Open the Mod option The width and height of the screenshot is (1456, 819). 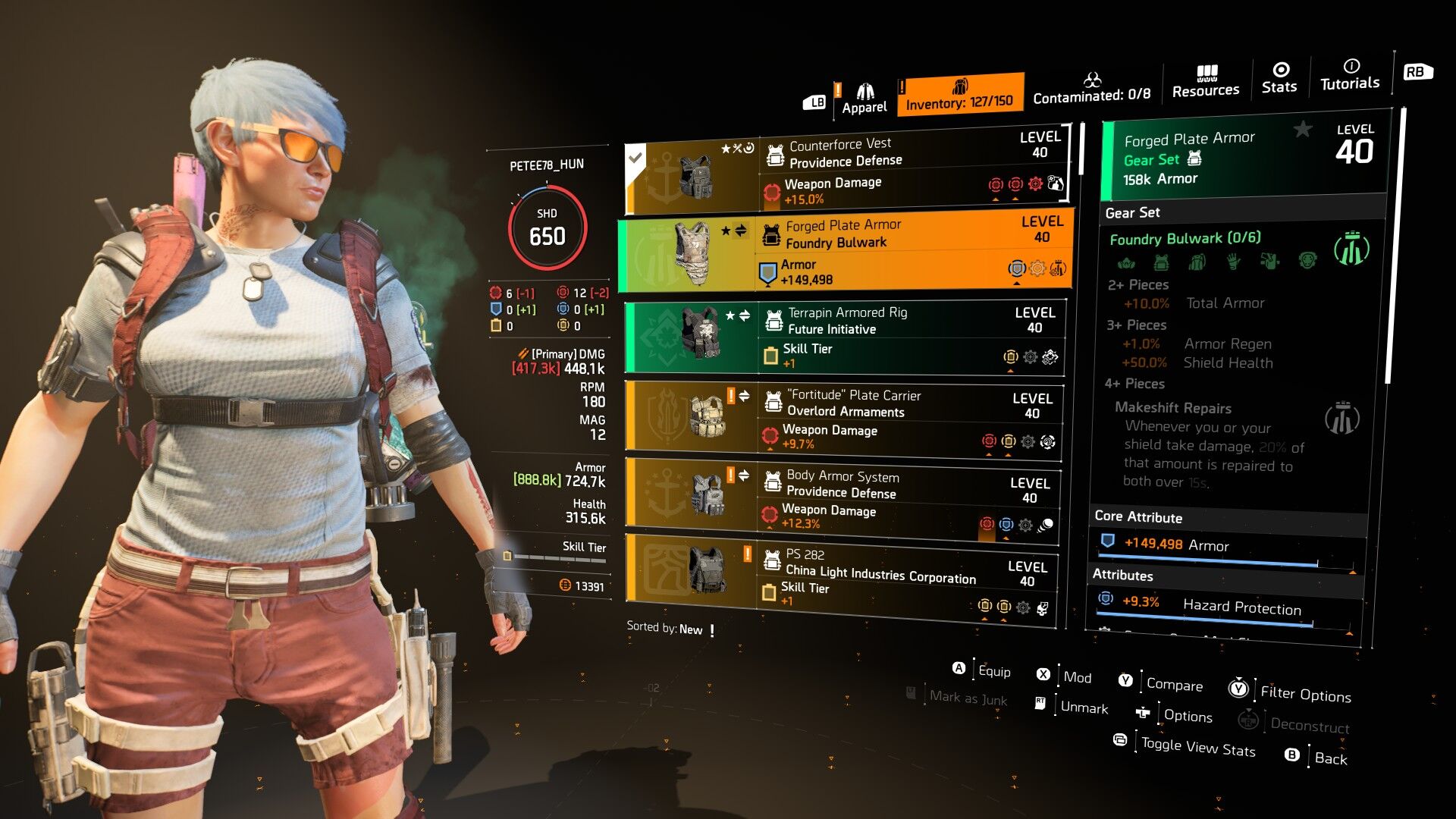tap(1077, 677)
